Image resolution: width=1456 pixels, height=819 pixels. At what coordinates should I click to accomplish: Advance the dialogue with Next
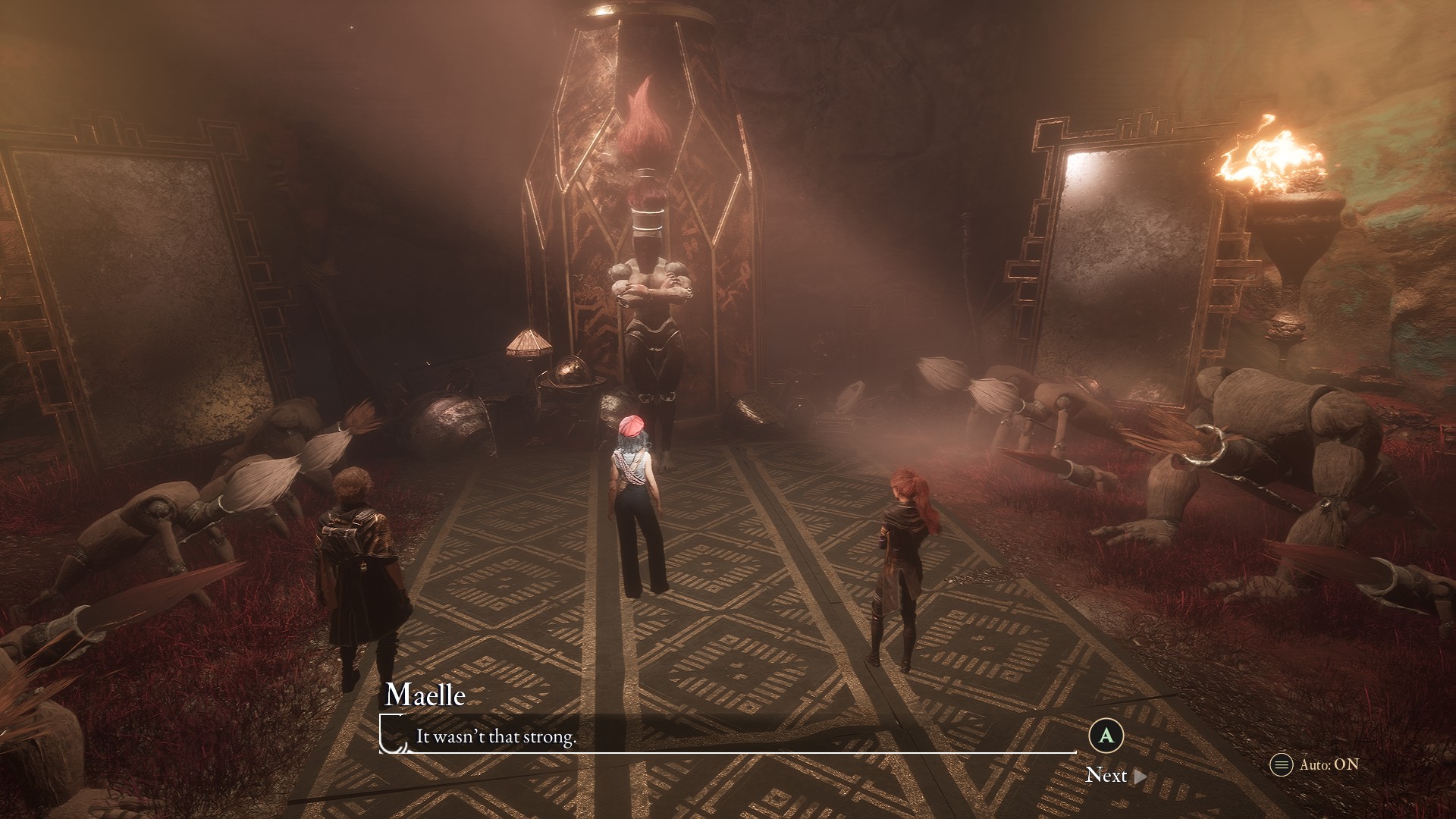click(x=1116, y=775)
